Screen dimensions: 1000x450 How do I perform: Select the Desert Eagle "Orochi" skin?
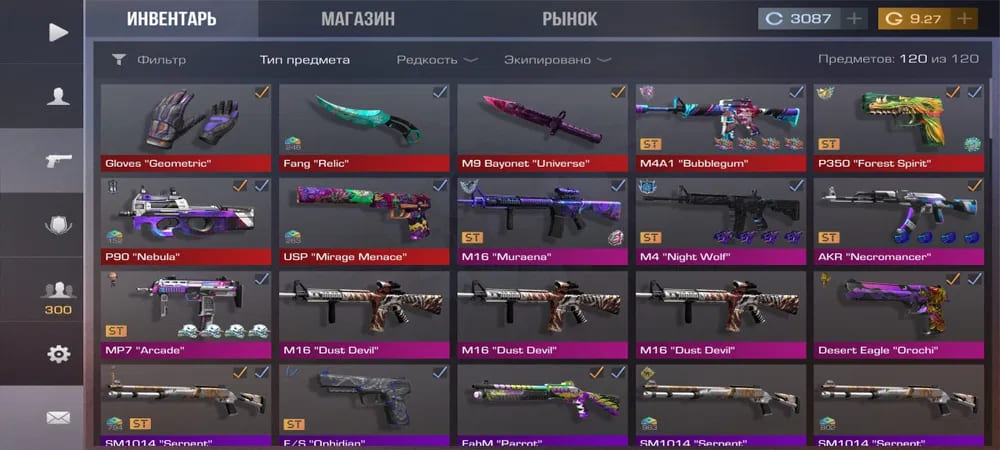coord(899,313)
